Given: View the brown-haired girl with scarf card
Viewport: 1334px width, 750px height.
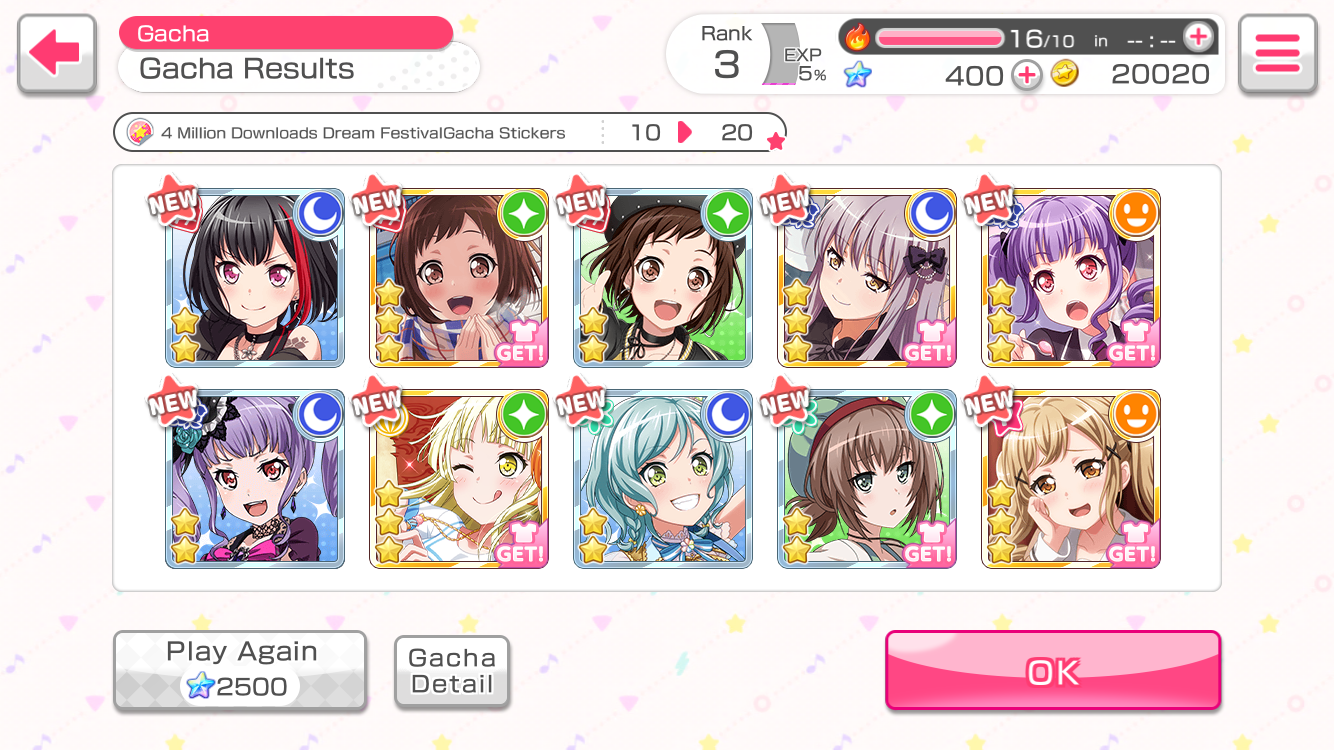Looking at the screenshot, I should [458, 278].
